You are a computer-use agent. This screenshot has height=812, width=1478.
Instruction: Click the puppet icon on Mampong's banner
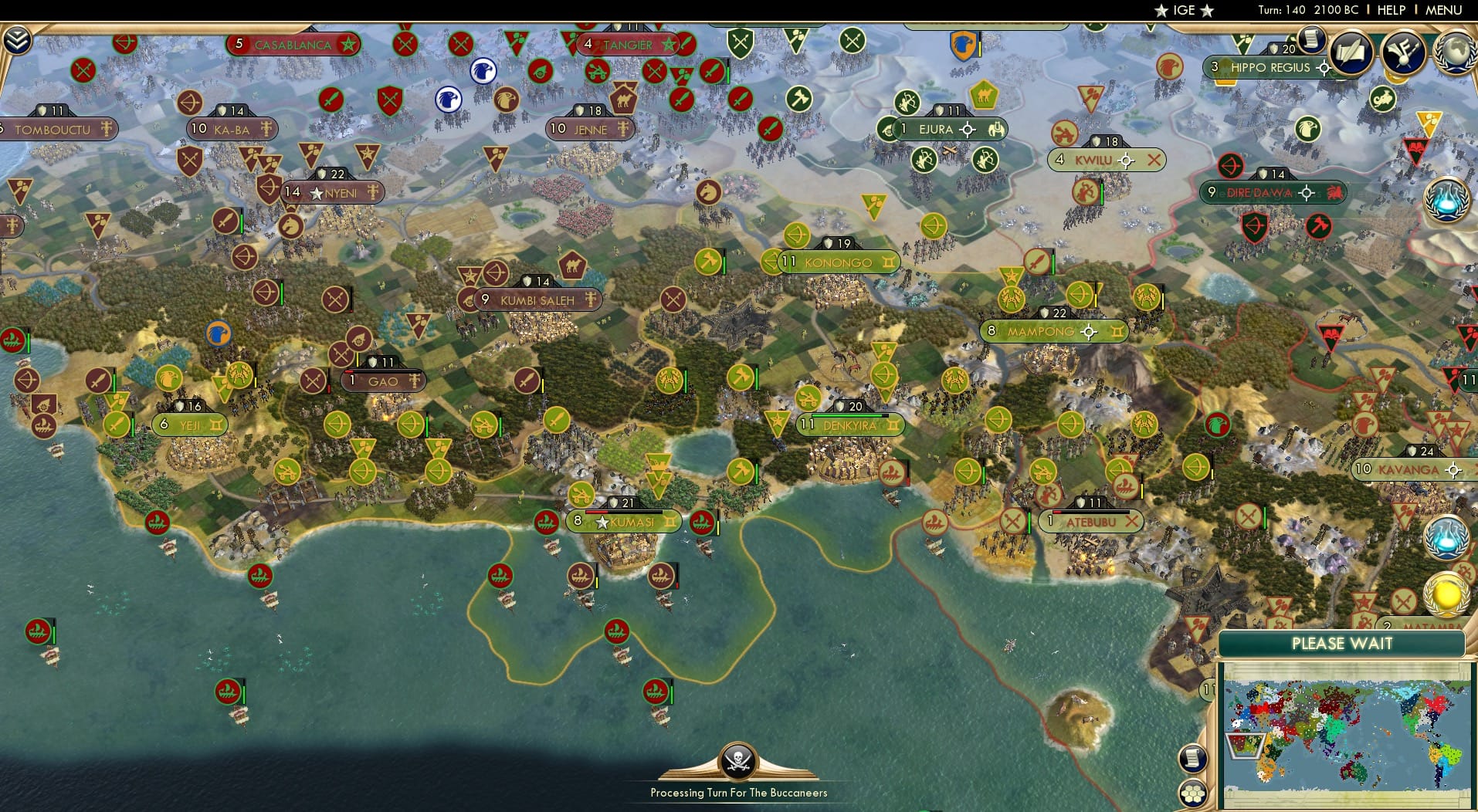(x=1119, y=331)
